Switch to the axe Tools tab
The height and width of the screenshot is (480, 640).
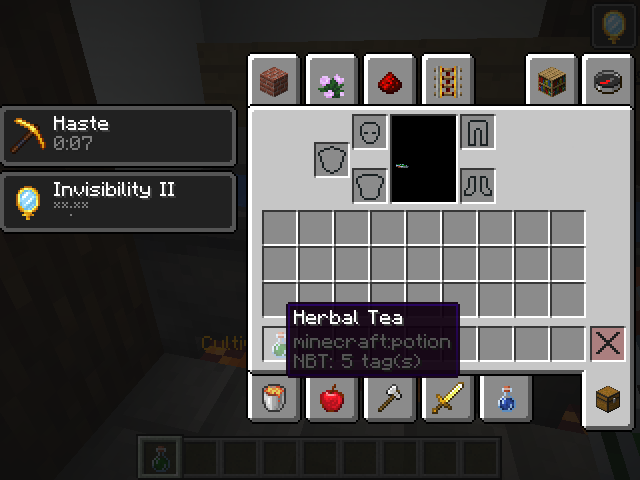click(x=389, y=398)
